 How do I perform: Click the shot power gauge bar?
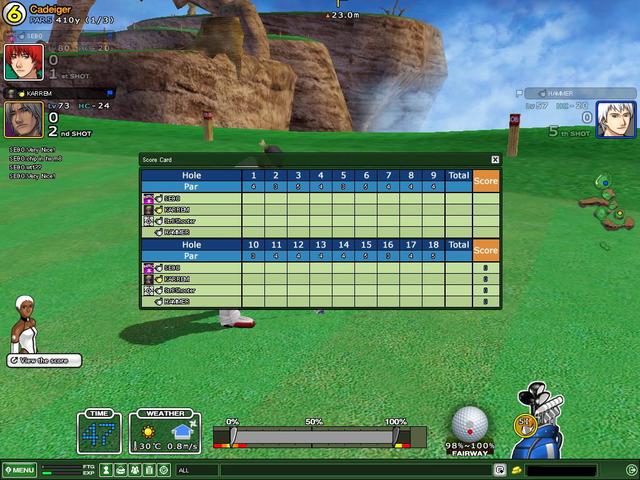coord(316,437)
